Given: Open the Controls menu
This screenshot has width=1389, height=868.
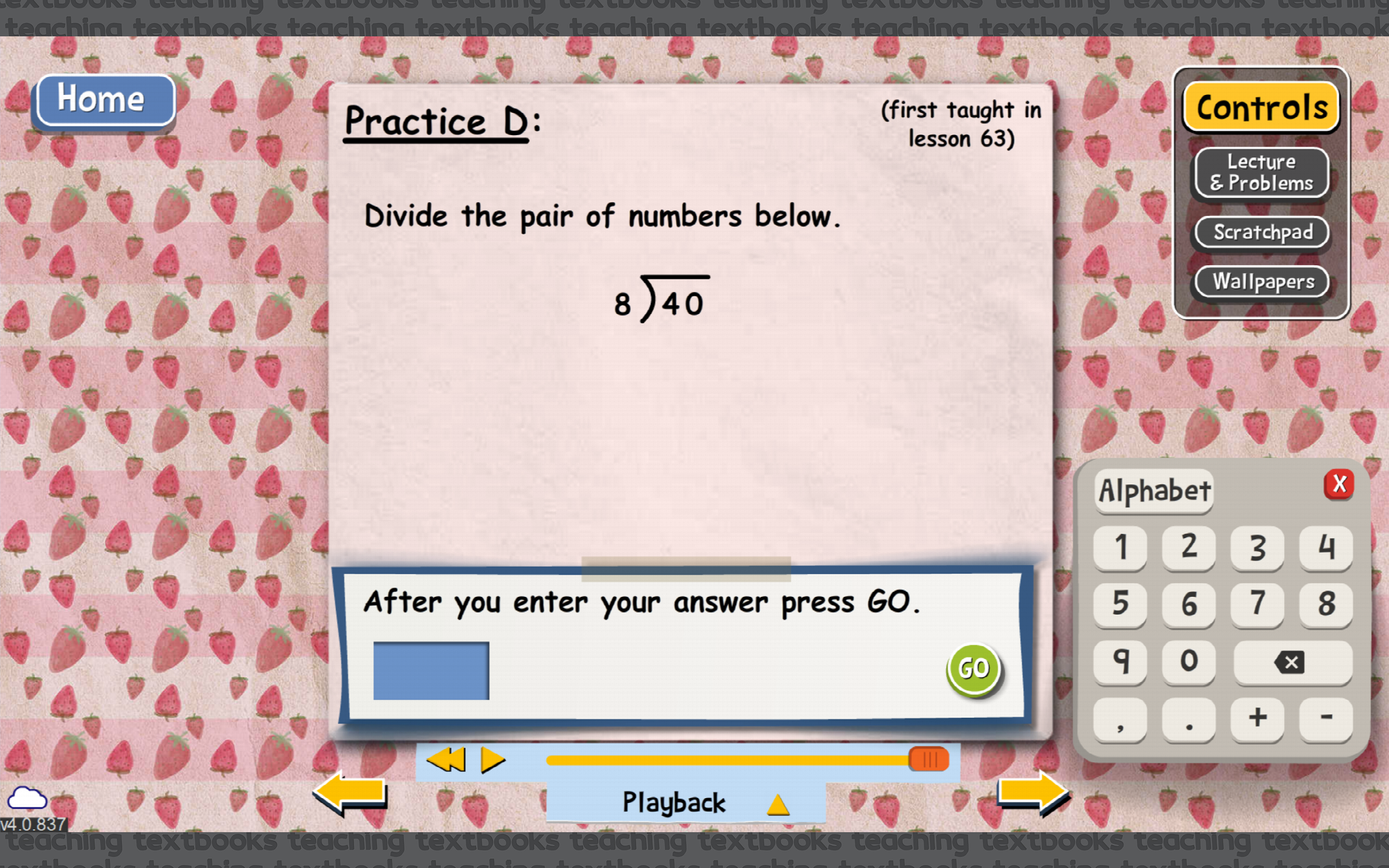Looking at the screenshot, I should (1261, 106).
